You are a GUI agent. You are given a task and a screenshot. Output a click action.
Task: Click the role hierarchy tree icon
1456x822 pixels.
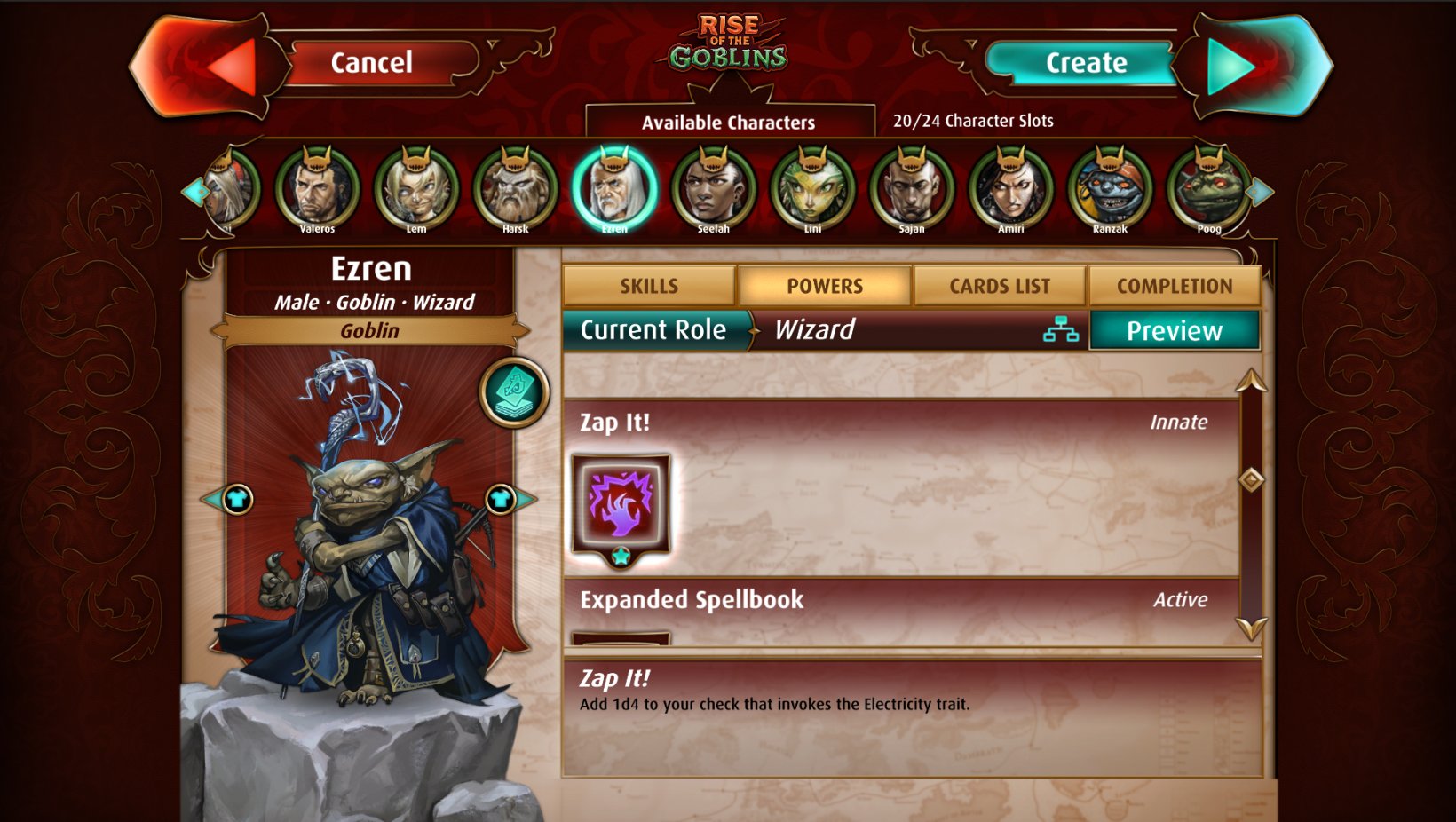[1062, 331]
